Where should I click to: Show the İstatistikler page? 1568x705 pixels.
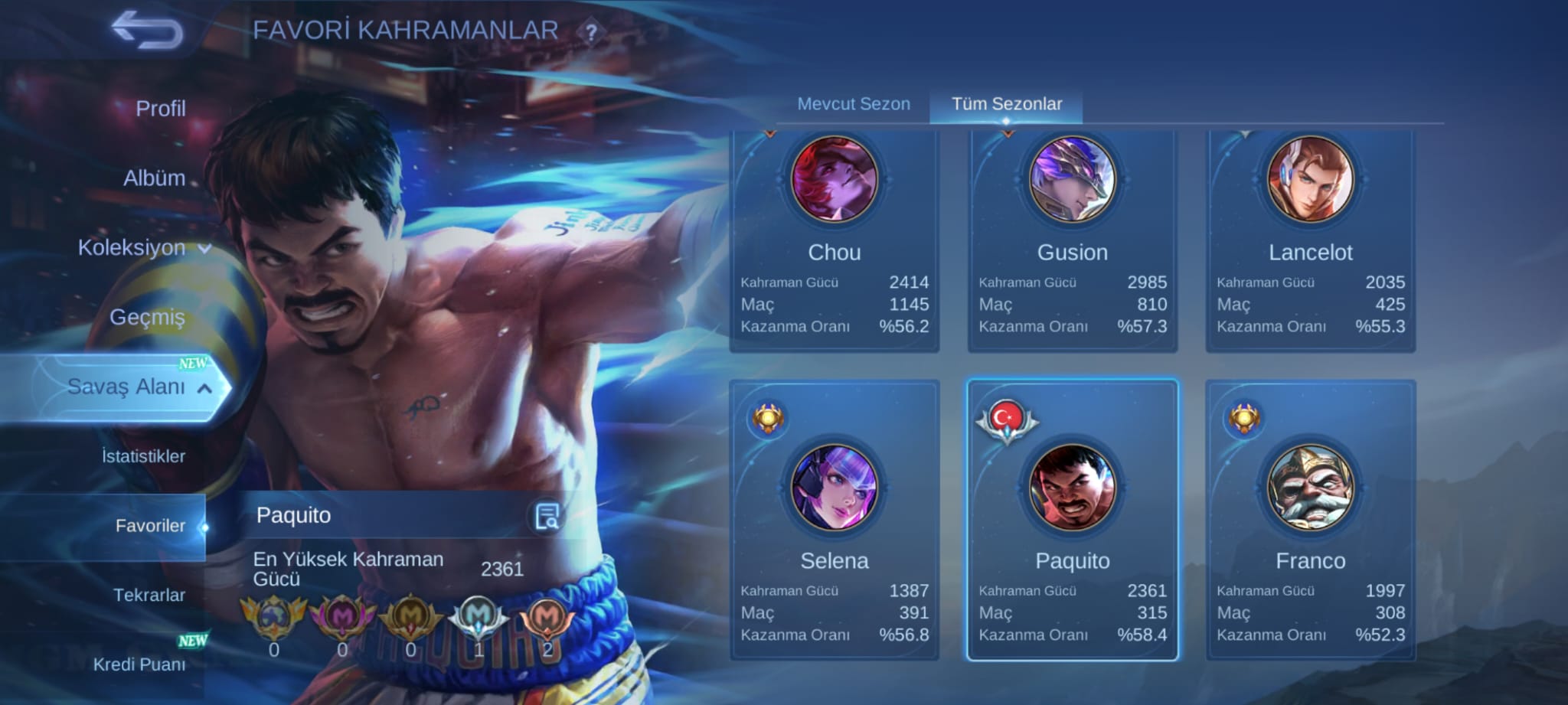point(143,456)
